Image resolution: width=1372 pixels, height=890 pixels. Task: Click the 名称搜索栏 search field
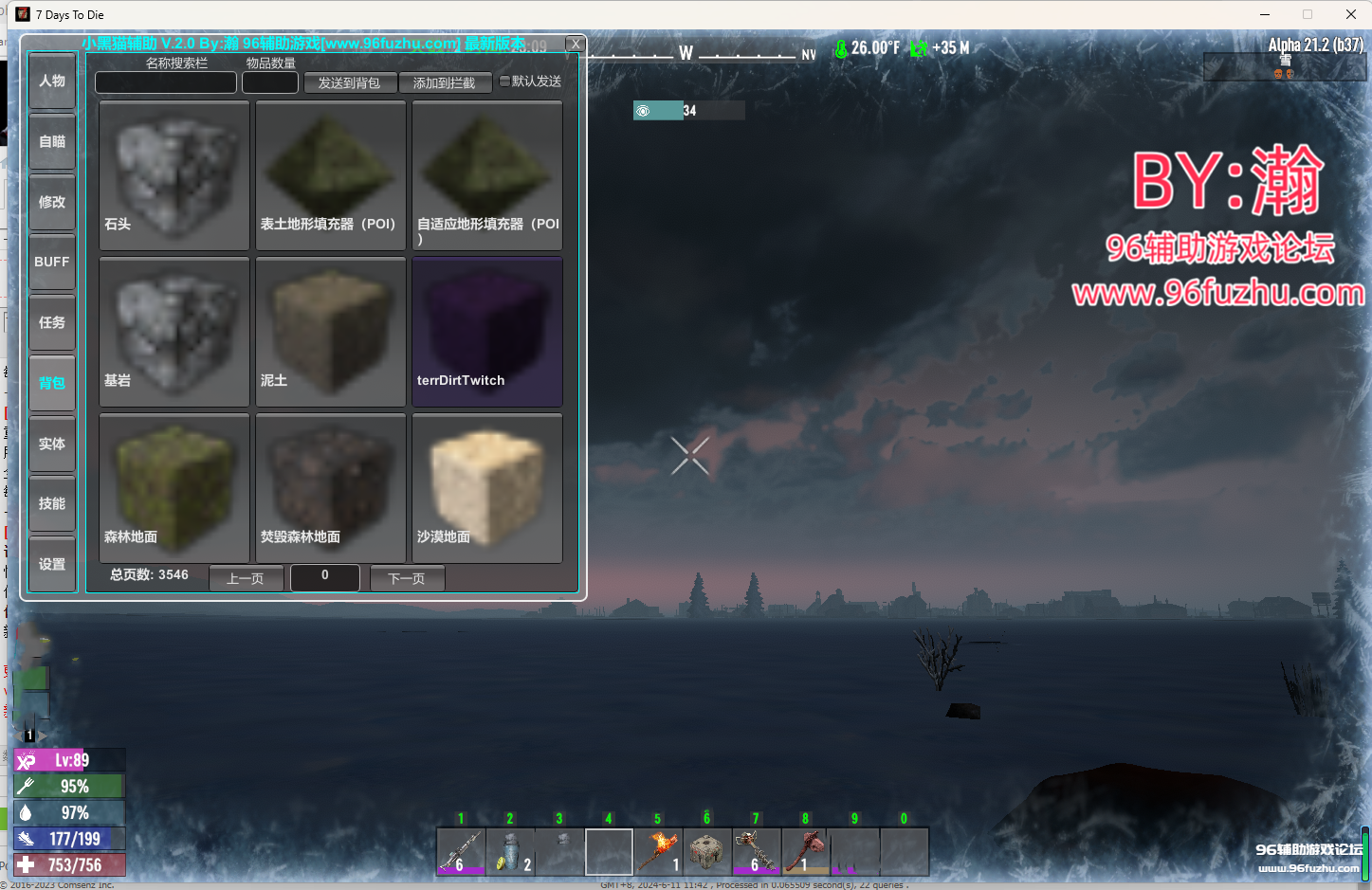pyautogui.click(x=166, y=83)
